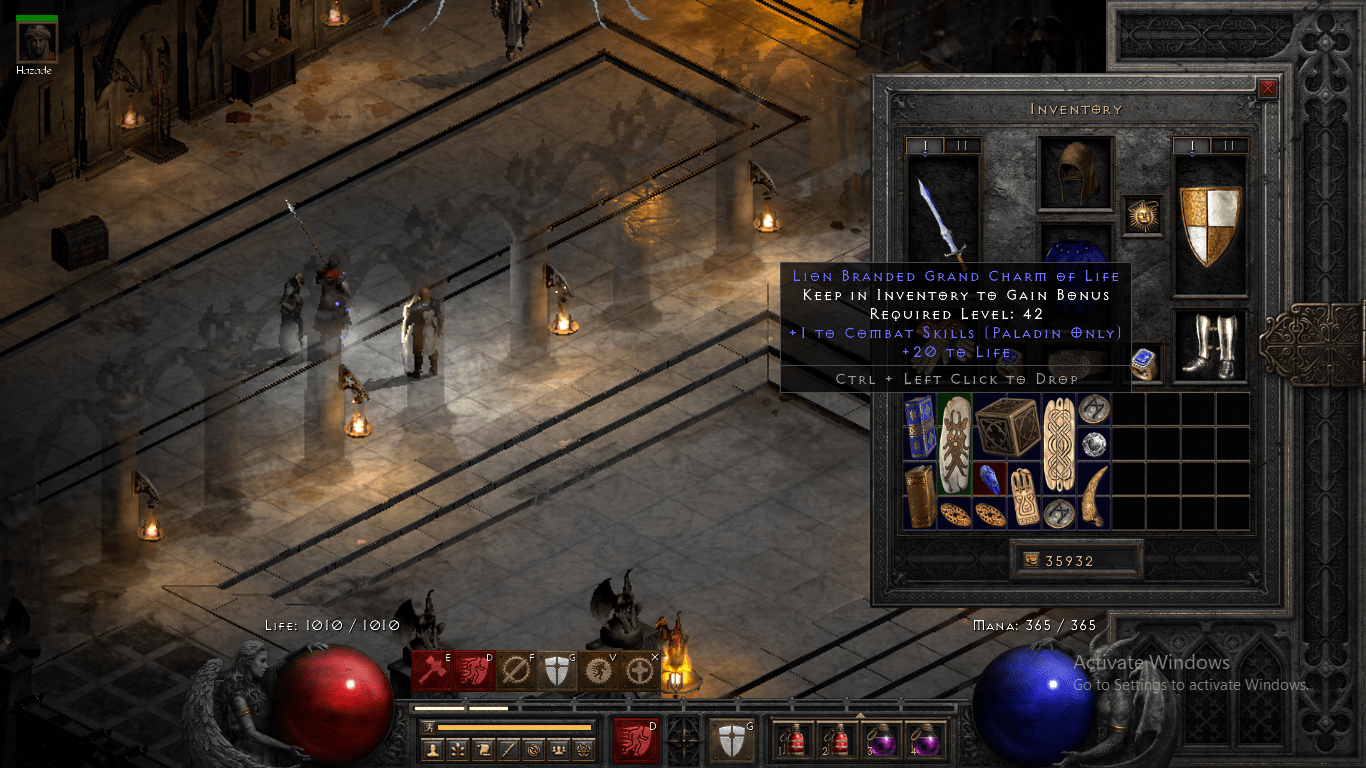Viewport: 1366px width, 768px height.
Task: Open the skill tree panel
Action: pyautogui.click(x=457, y=750)
